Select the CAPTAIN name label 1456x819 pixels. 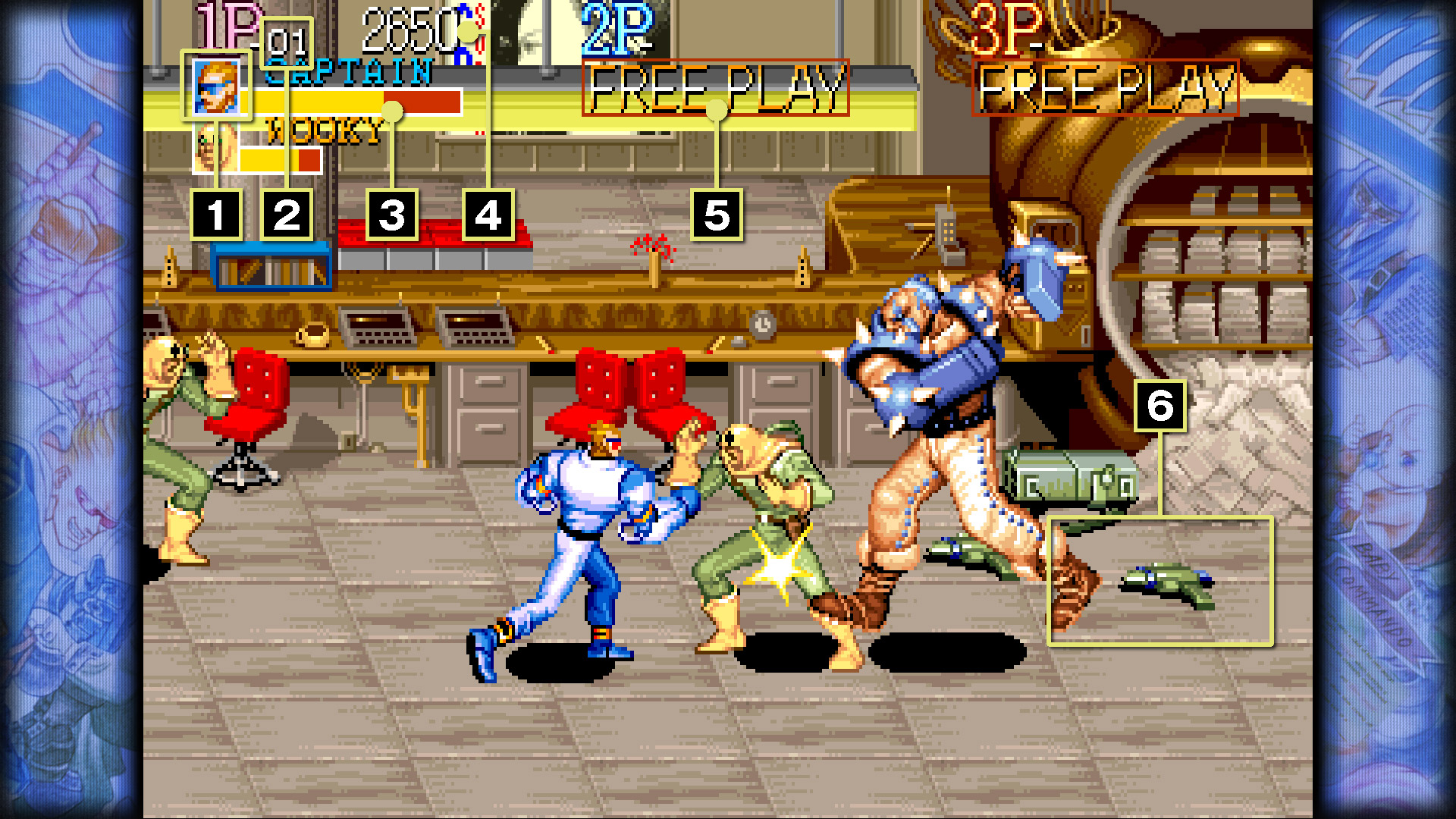click(349, 71)
